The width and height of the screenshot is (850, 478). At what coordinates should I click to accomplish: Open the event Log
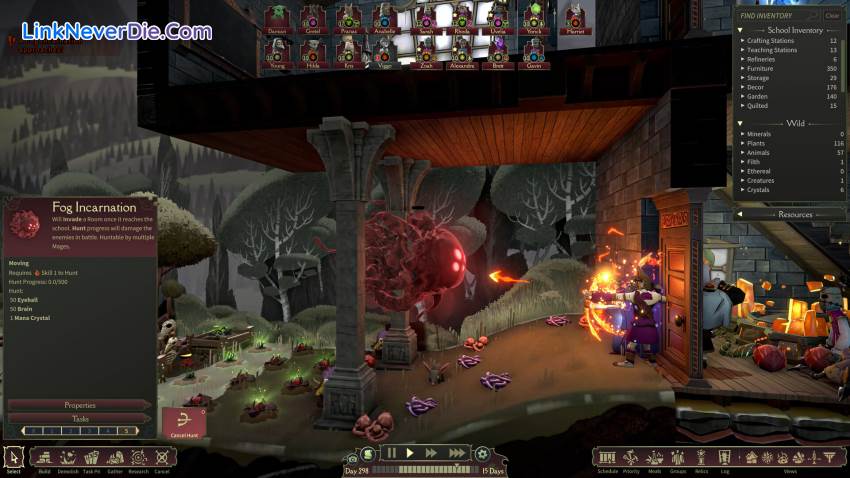click(724, 458)
